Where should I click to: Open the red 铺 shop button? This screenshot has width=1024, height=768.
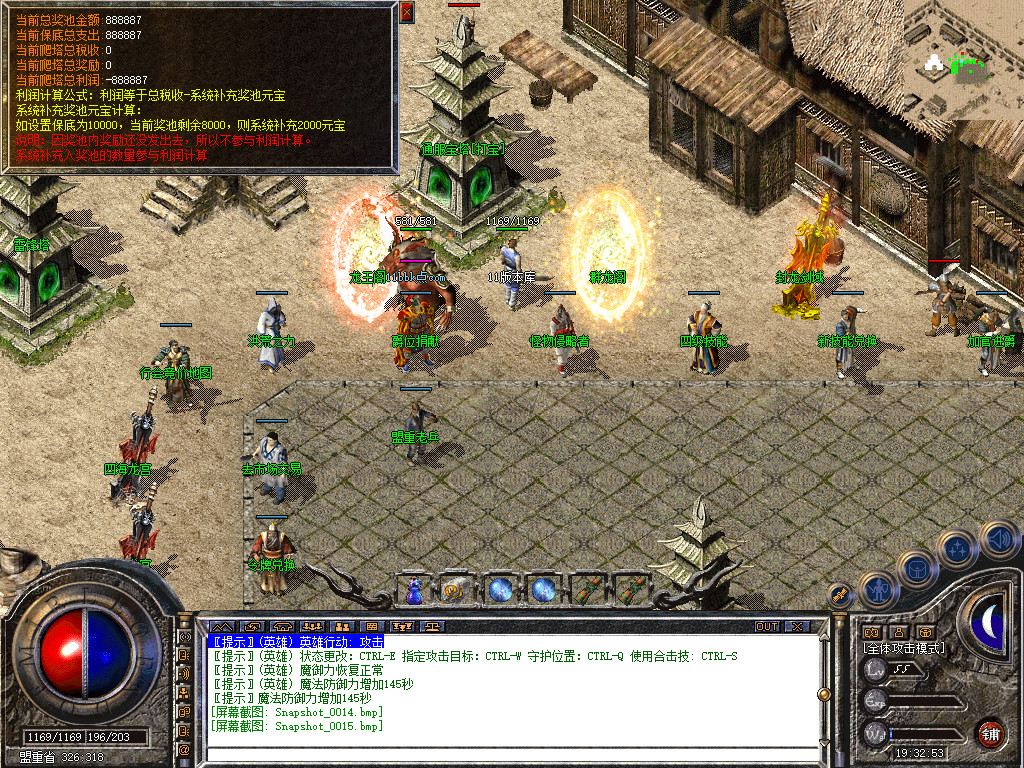[990, 731]
